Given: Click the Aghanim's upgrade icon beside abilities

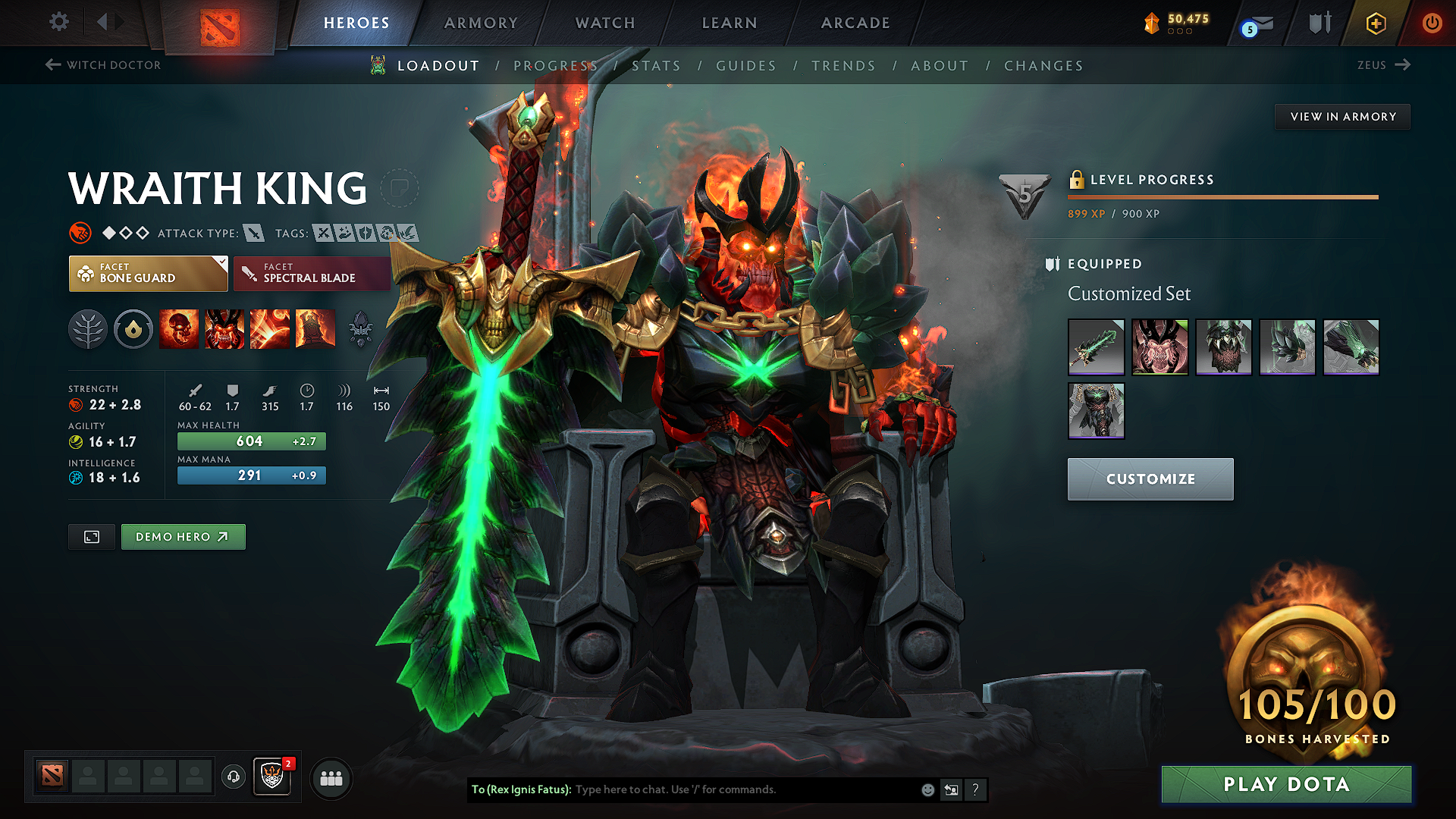Looking at the screenshot, I should click(x=360, y=328).
